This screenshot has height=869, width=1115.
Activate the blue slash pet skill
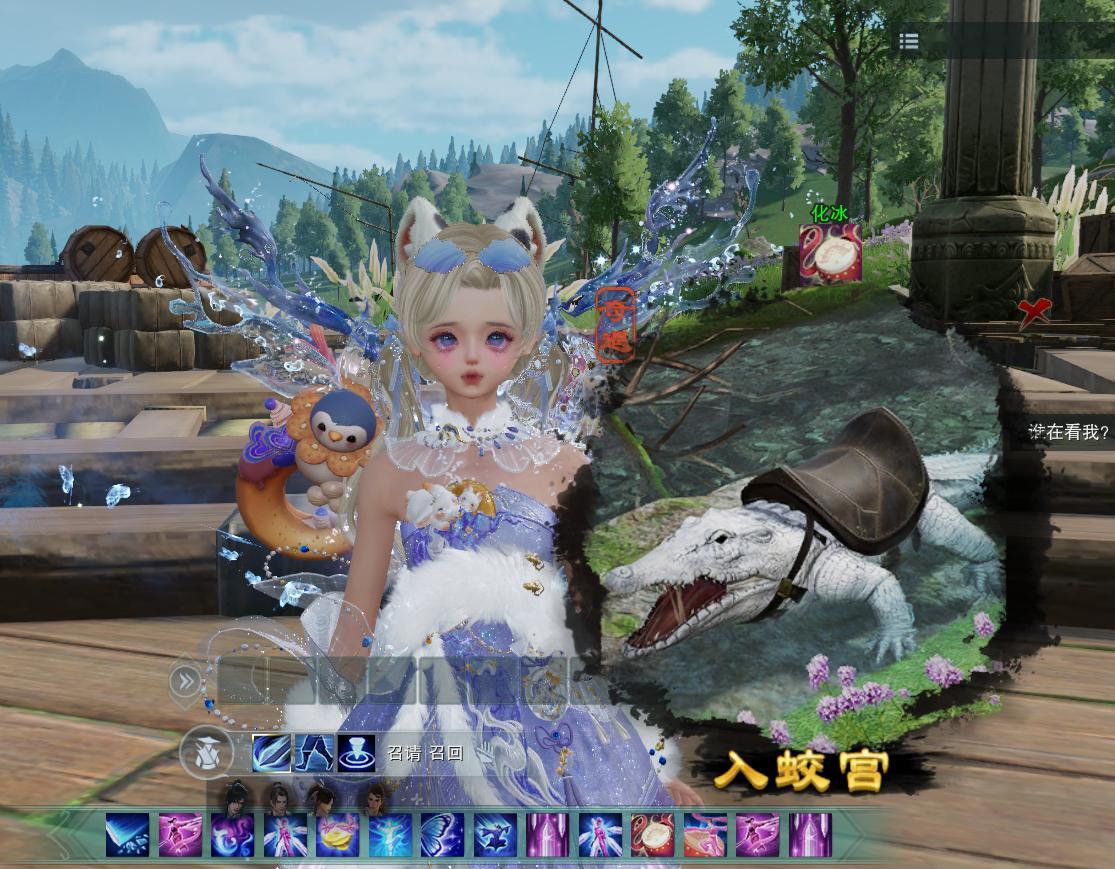click(x=271, y=753)
